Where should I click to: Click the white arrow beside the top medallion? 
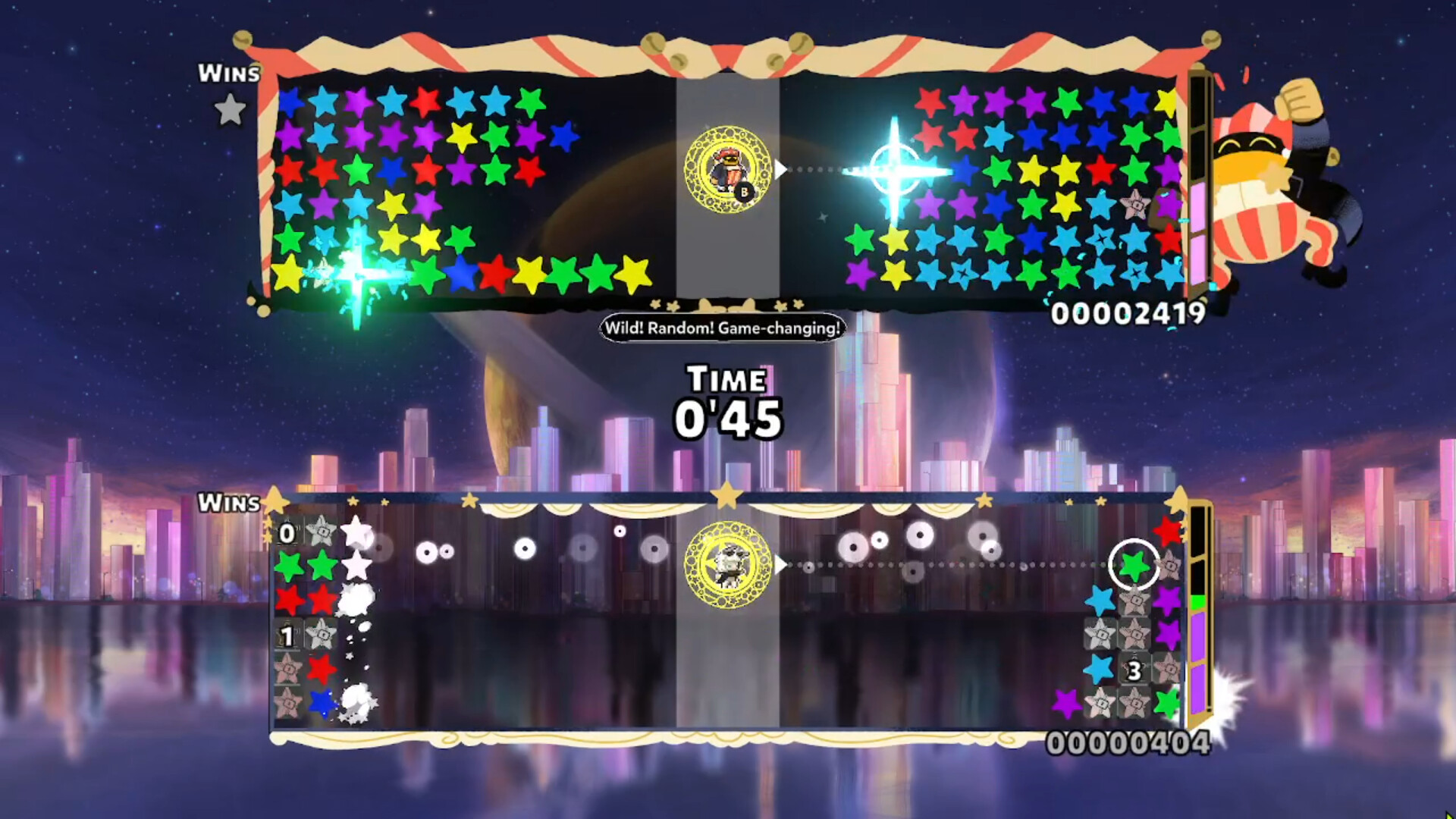click(x=779, y=168)
